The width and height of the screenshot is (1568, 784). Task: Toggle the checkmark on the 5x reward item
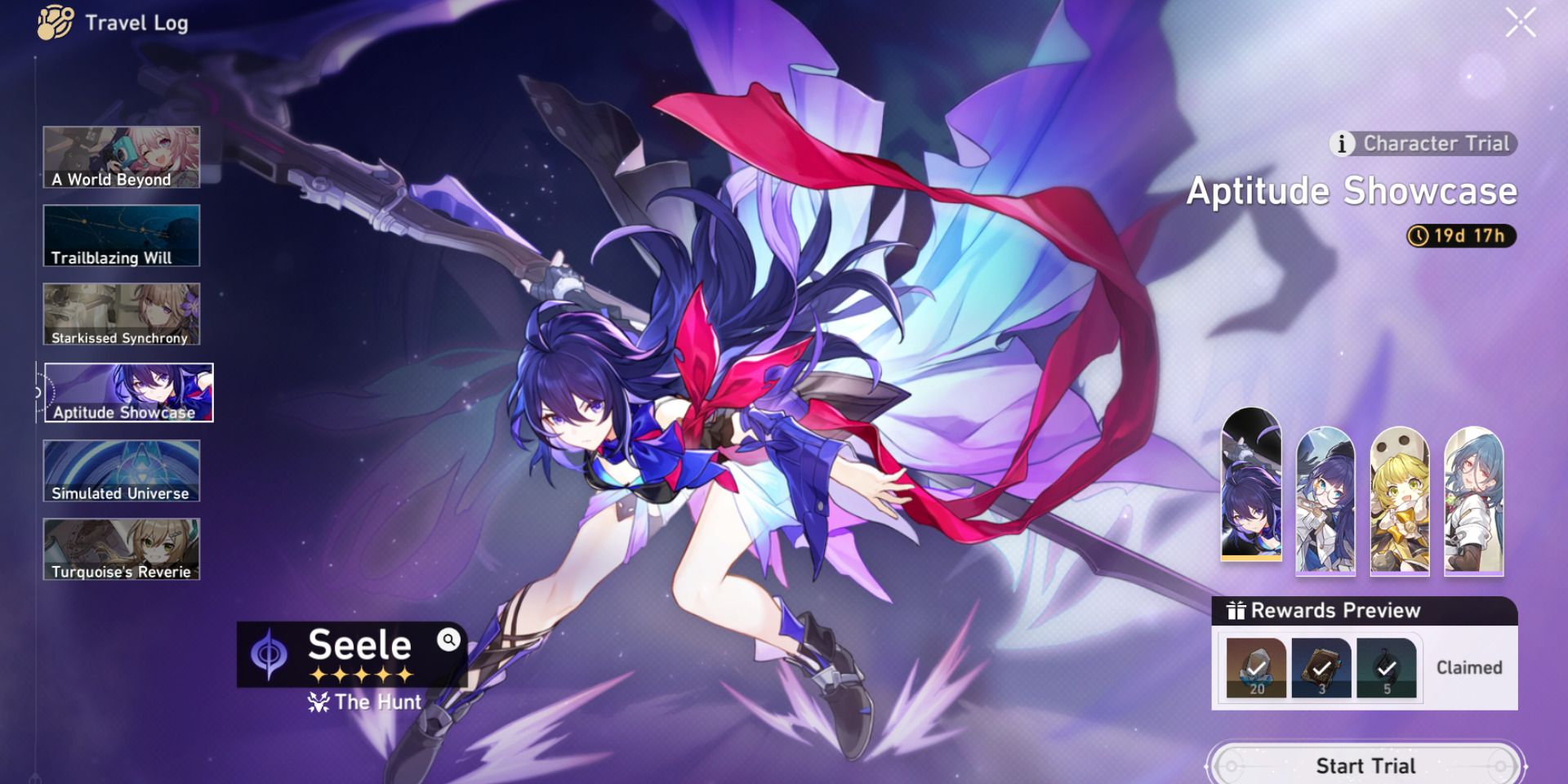(x=1388, y=667)
